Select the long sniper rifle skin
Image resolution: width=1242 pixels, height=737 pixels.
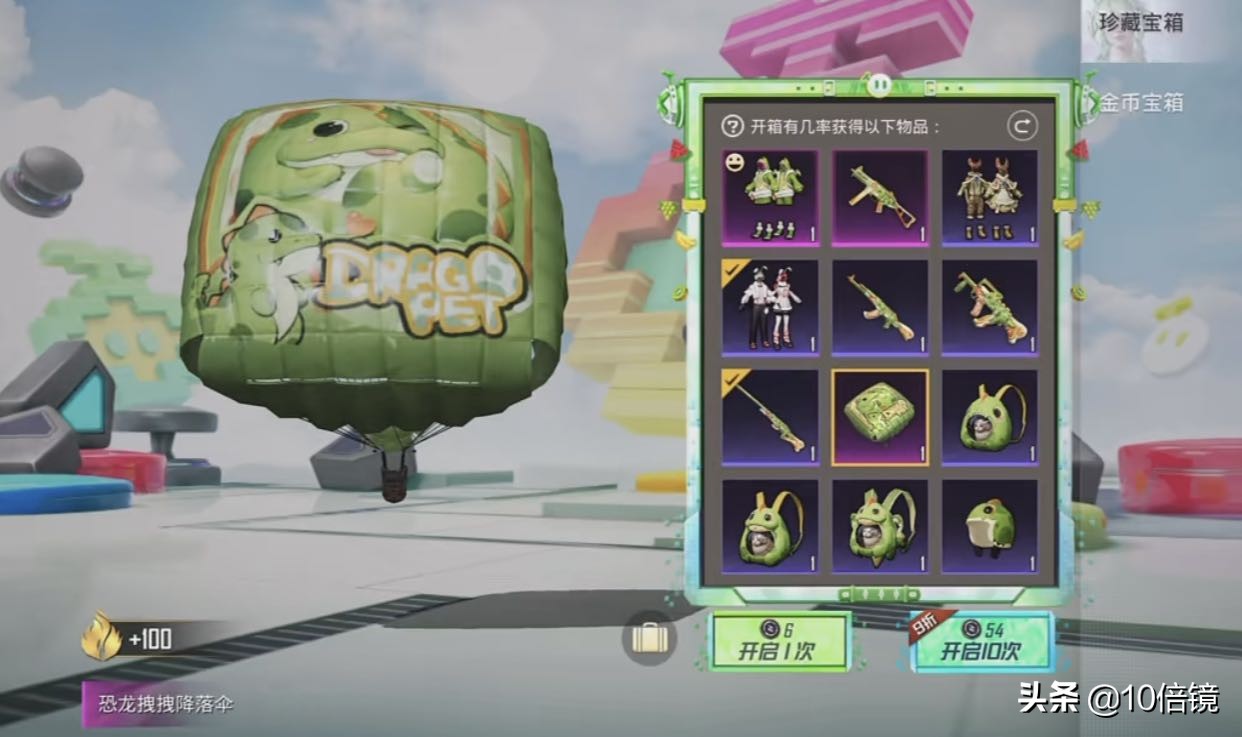770,417
